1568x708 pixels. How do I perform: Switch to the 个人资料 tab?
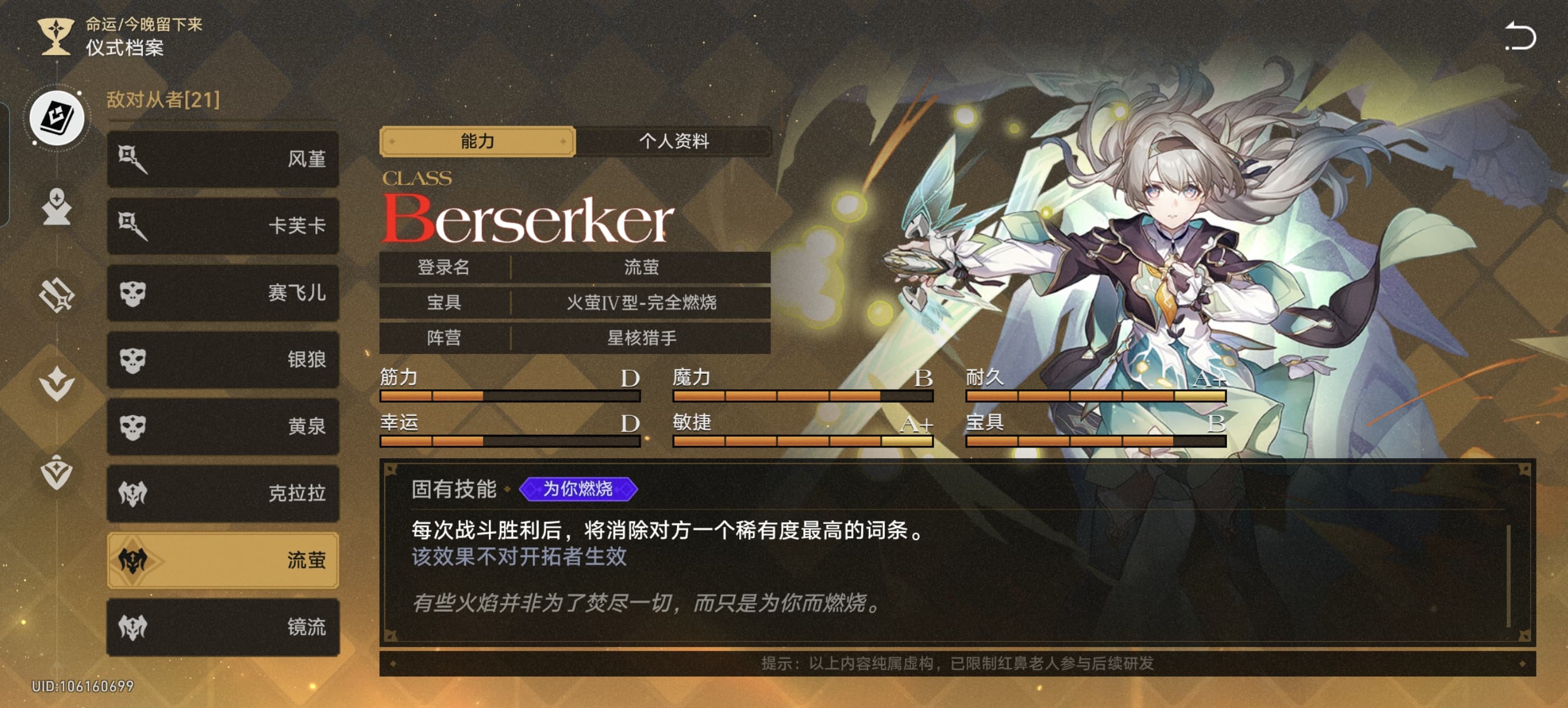[673, 141]
